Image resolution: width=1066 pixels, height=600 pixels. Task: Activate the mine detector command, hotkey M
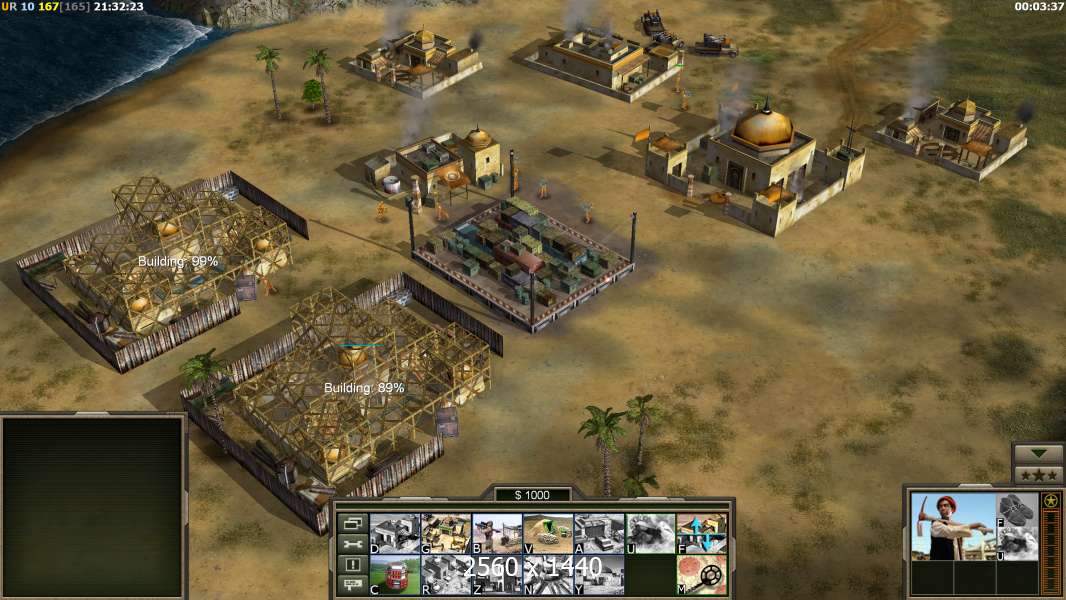[x=701, y=575]
